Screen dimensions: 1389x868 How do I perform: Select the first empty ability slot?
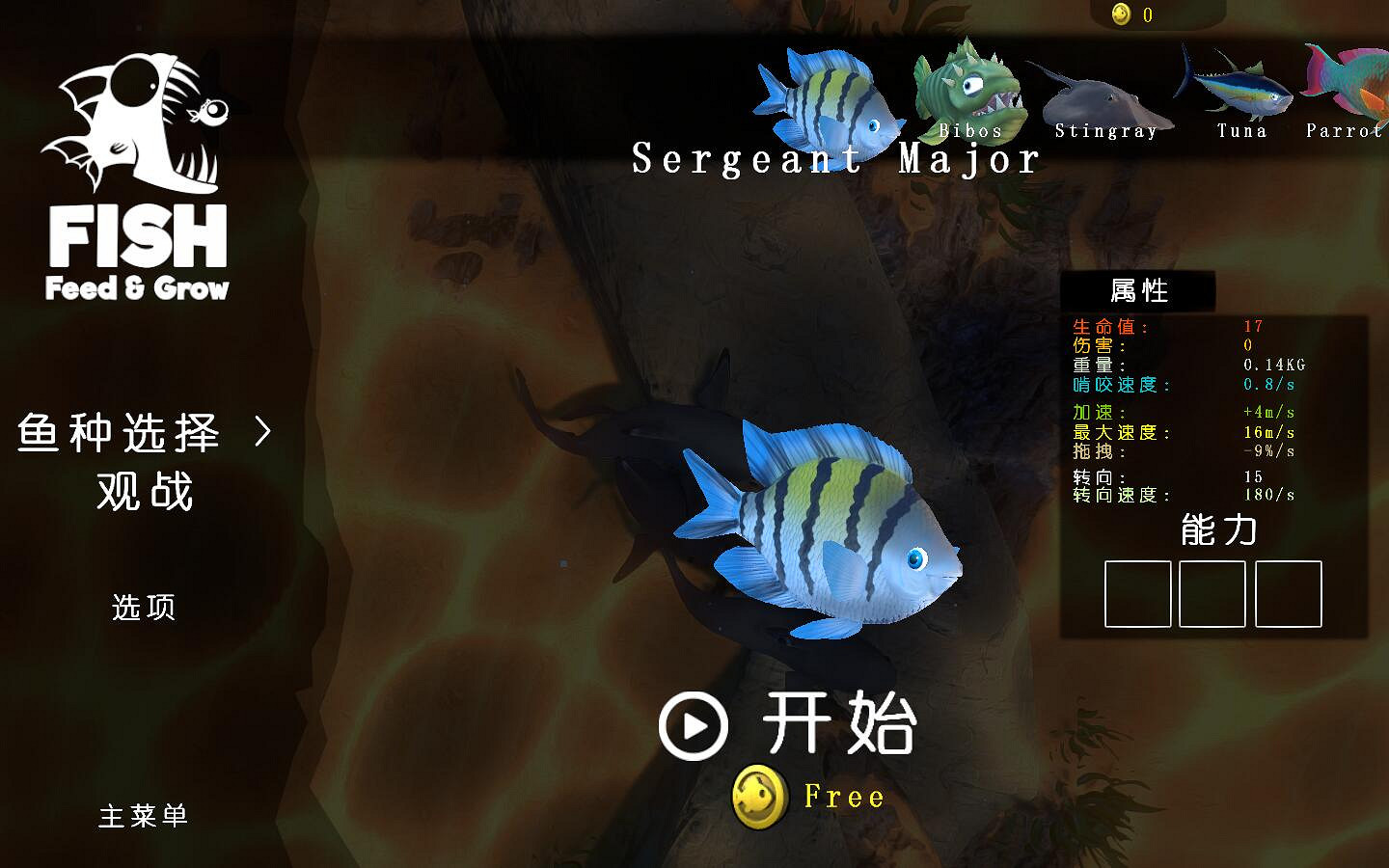[x=1137, y=595]
